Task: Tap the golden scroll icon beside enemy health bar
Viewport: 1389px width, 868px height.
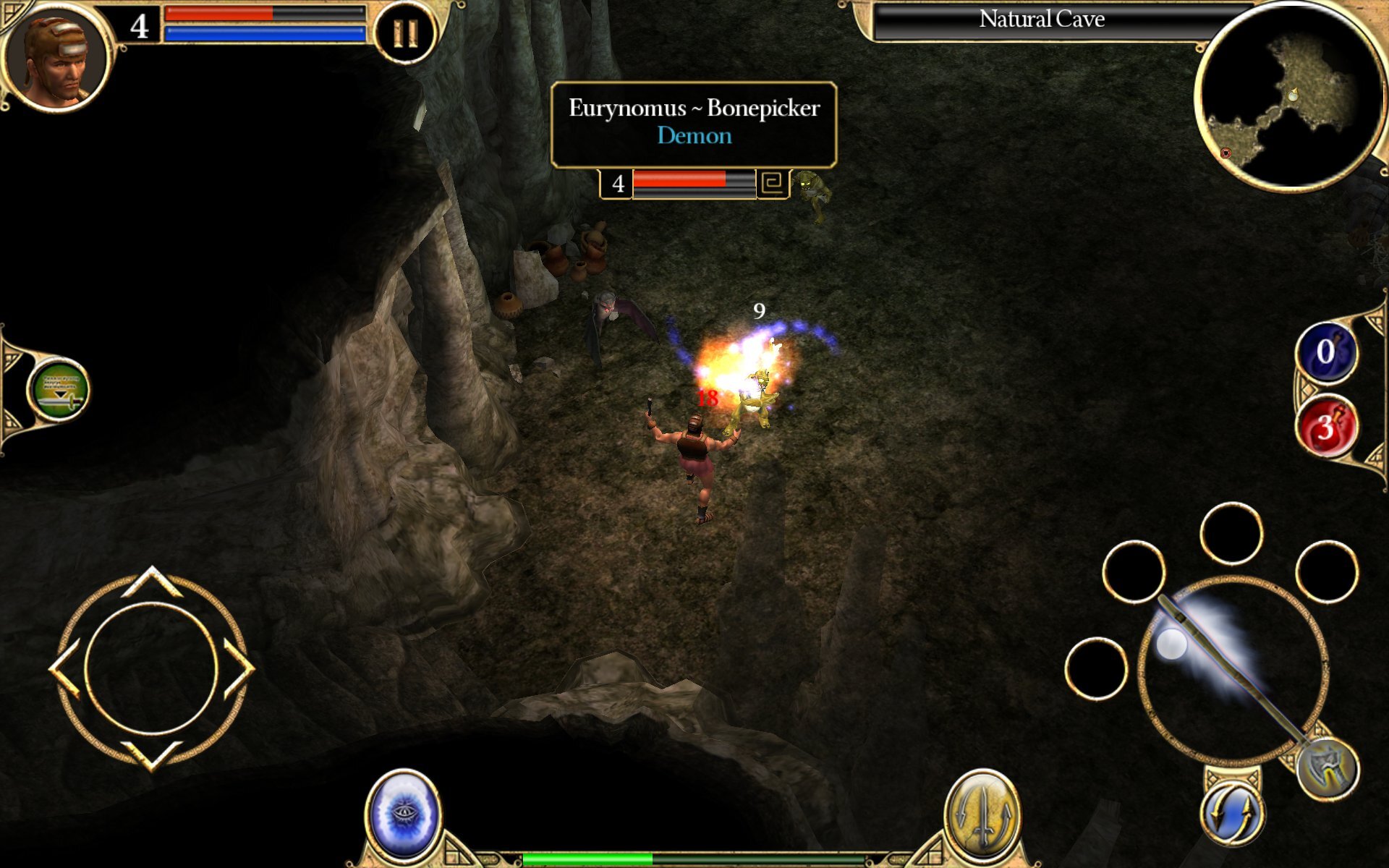Action: click(773, 184)
